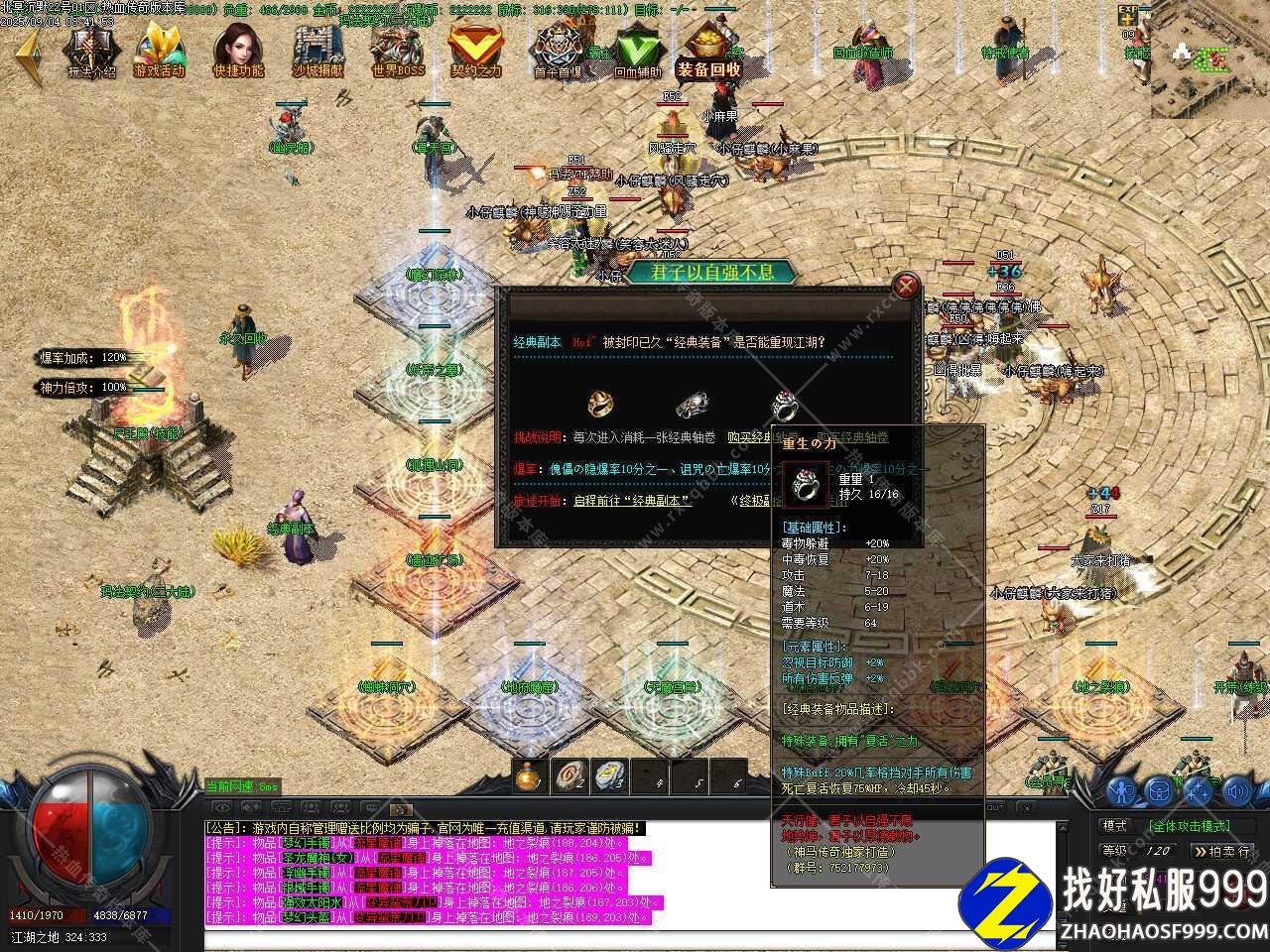Image resolution: width=1270 pixels, height=952 pixels.
Task: Open the 首杀首爆 first-kill panel
Action: point(557,50)
